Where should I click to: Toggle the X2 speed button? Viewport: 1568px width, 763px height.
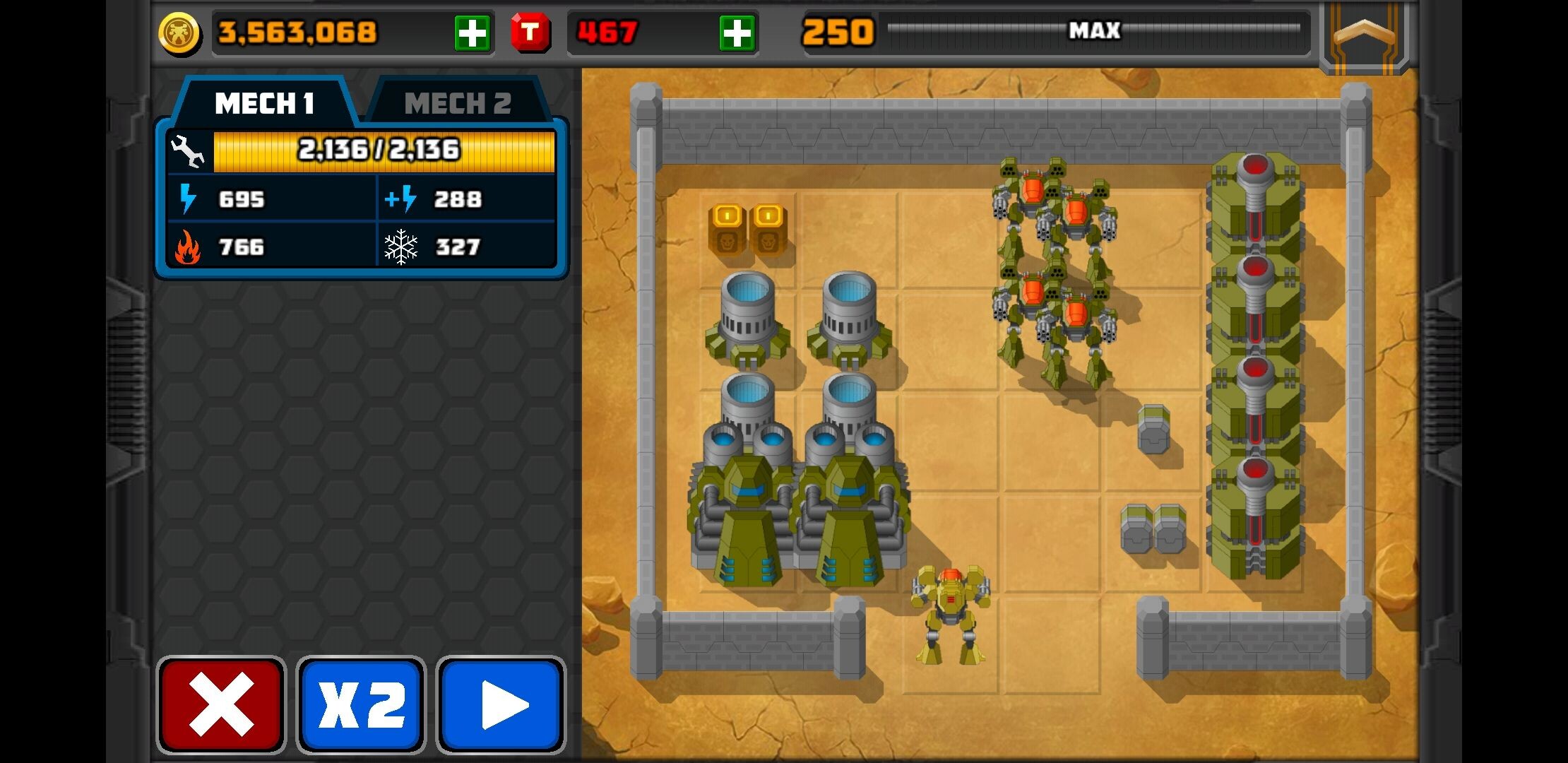point(361,704)
